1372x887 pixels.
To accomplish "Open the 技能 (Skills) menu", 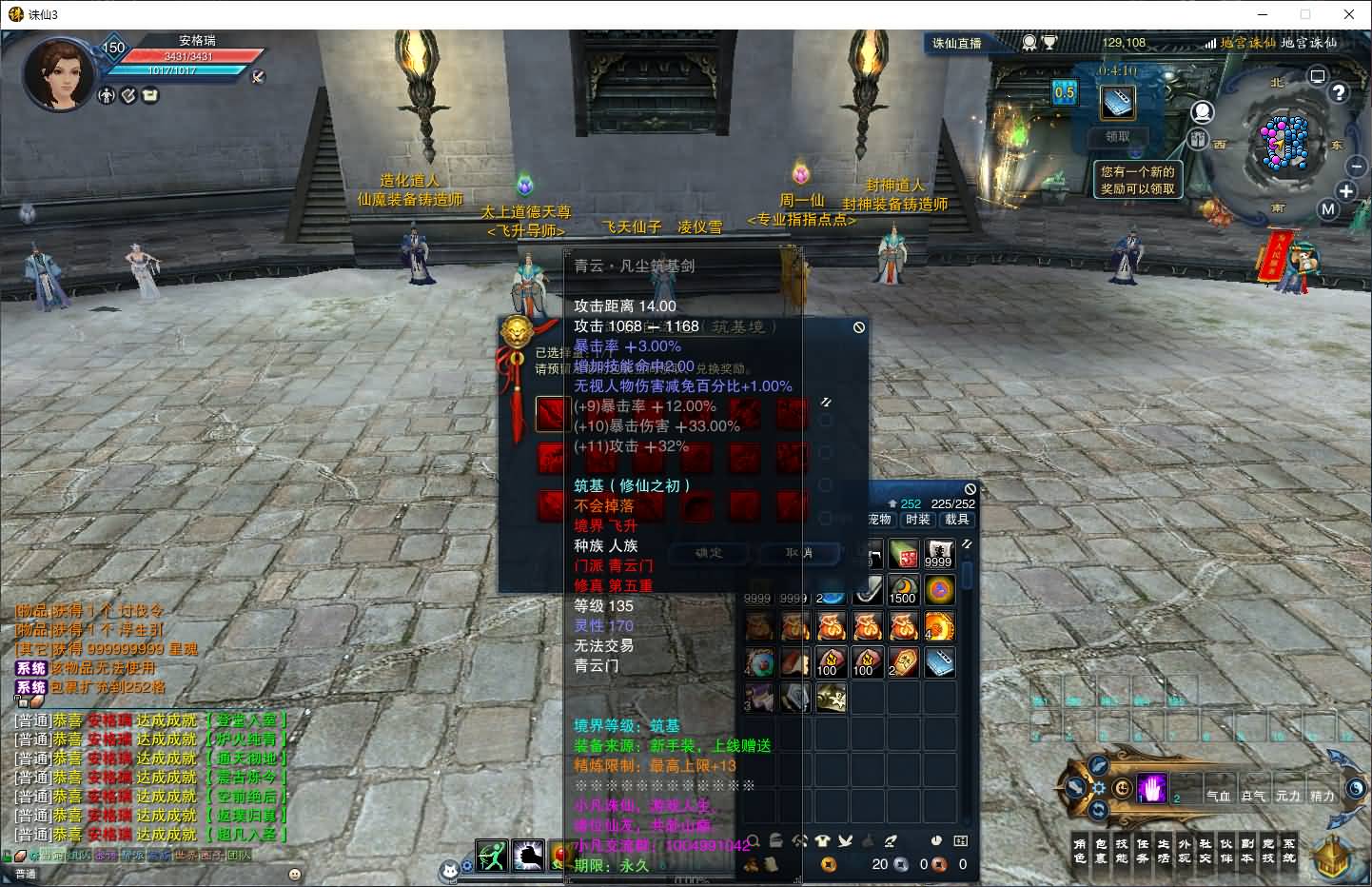I will point(1121,851).
